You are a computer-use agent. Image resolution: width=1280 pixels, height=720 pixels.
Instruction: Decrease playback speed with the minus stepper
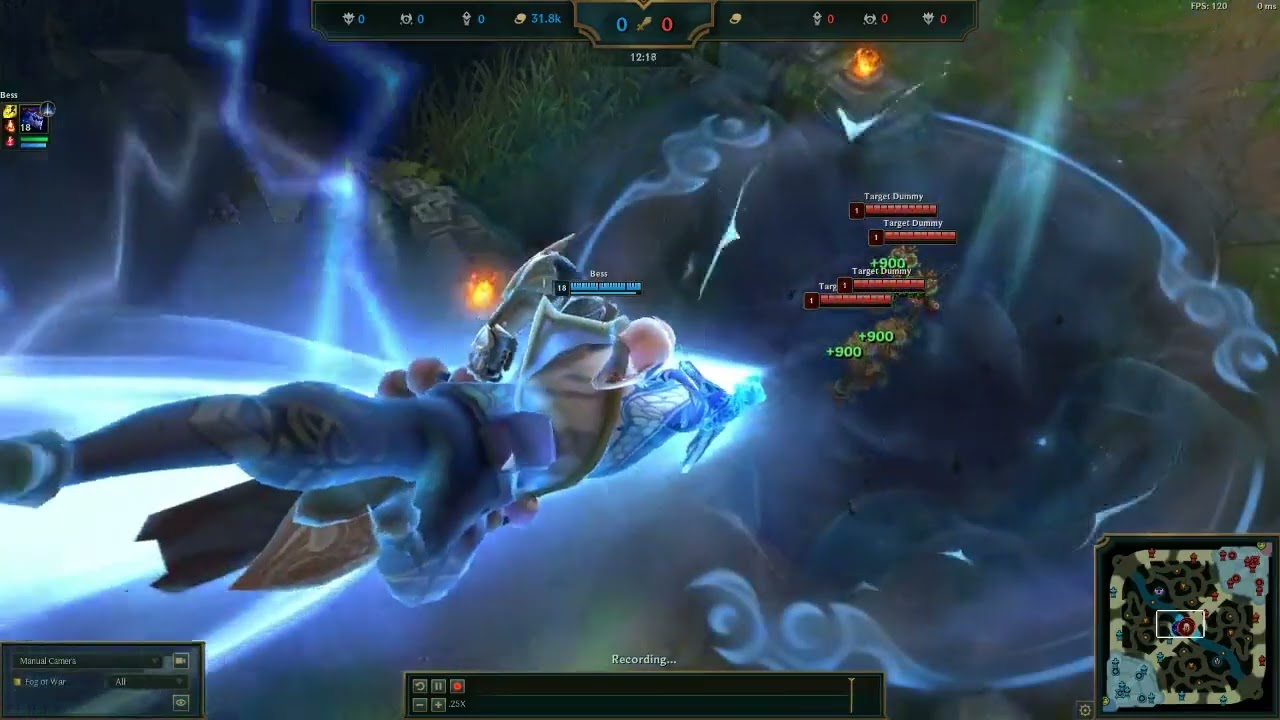[x=418, y=705]
